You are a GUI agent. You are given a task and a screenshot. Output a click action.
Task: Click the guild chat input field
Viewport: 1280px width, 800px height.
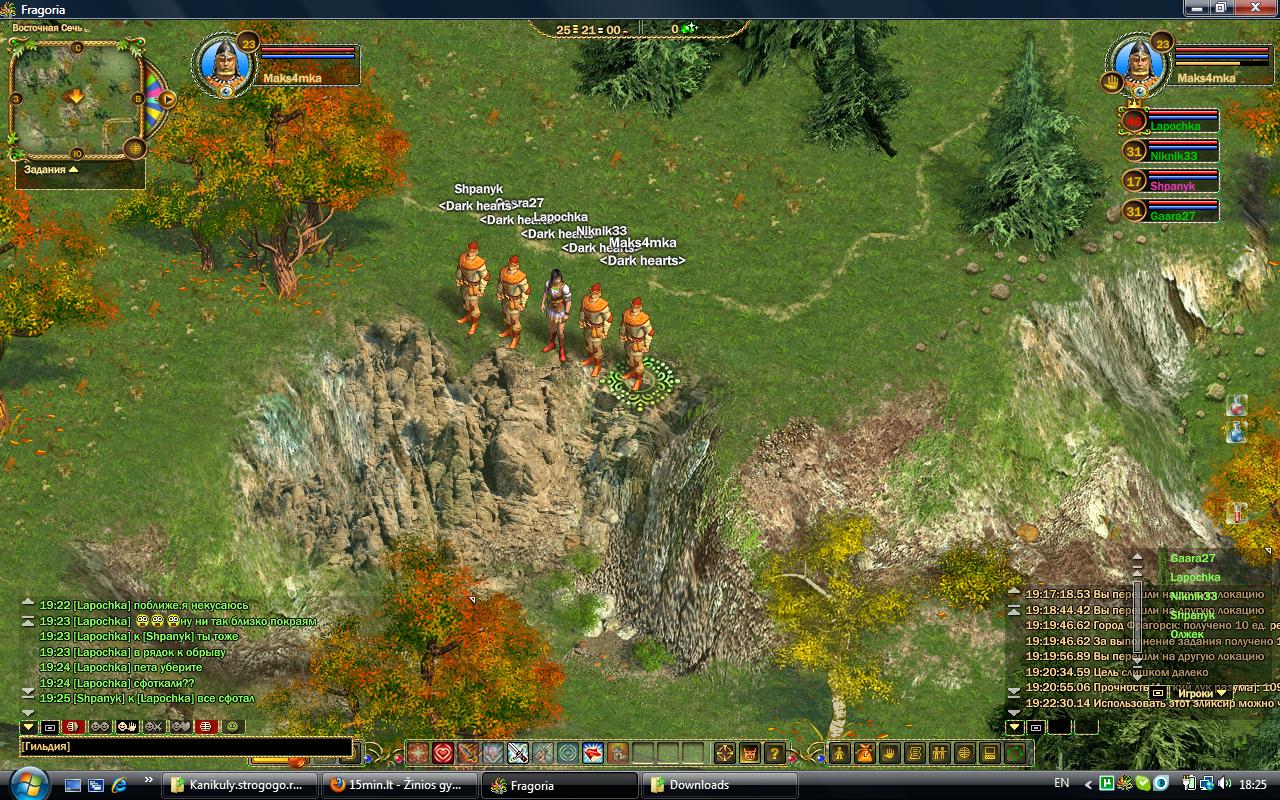[x=185, y=747]
